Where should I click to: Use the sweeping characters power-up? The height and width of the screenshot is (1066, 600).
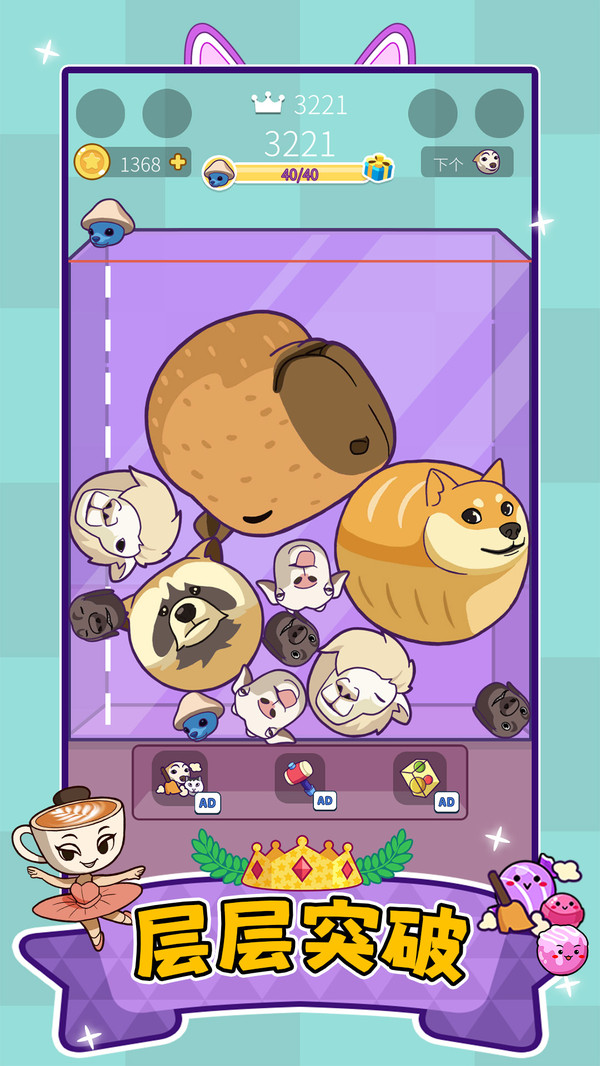pyautogui.click(x=180, y=777)
